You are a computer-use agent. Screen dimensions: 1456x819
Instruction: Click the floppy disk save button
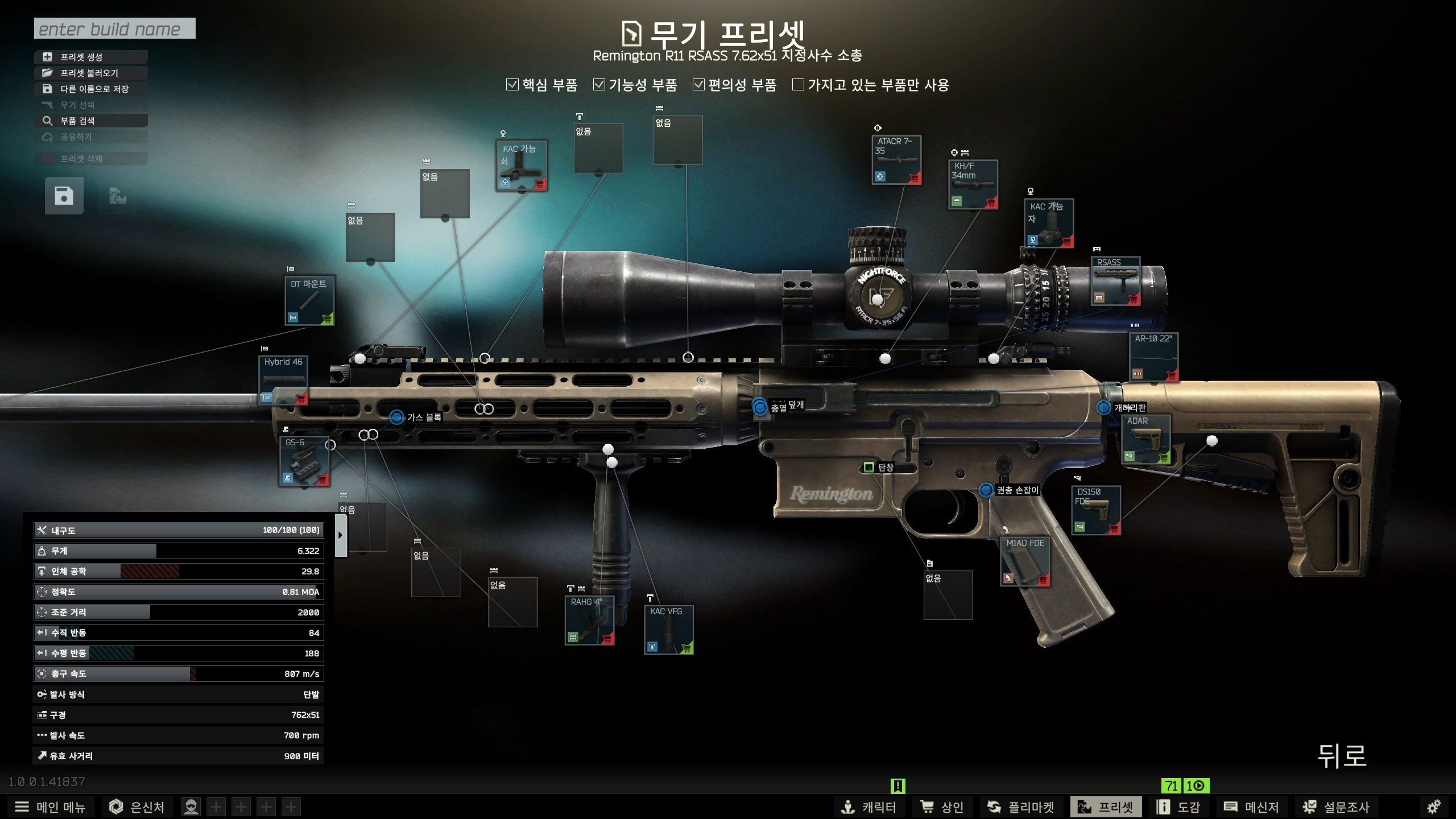(64, 196)
